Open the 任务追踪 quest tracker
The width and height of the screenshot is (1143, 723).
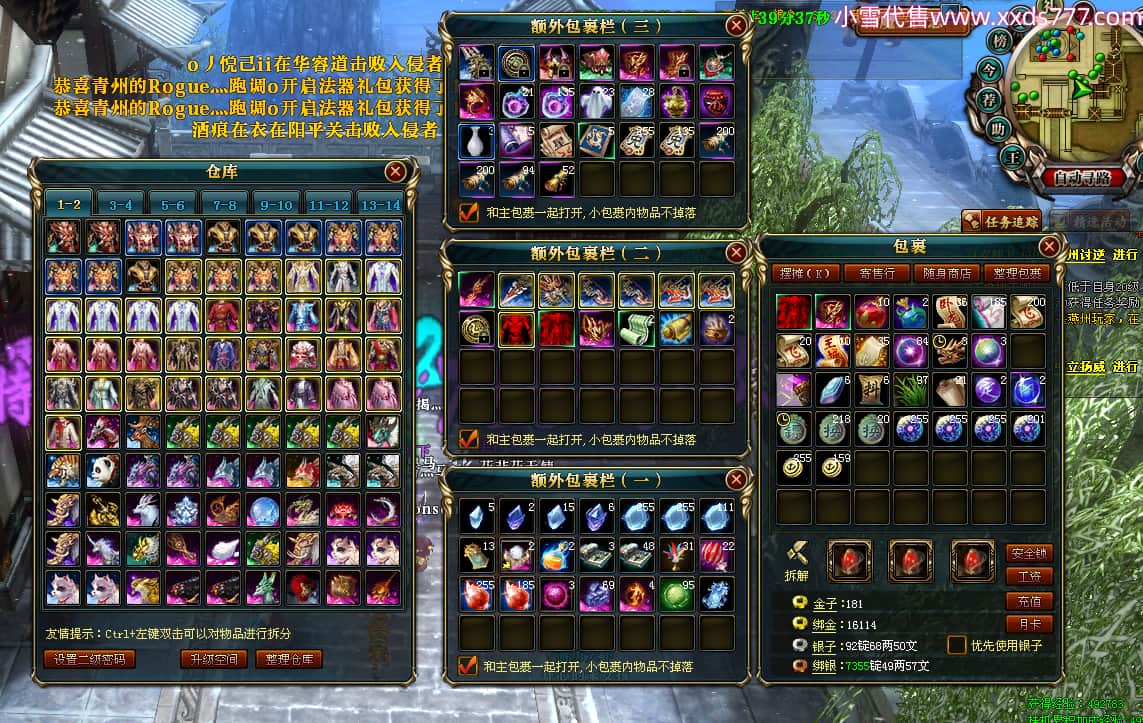[1002, 221]
